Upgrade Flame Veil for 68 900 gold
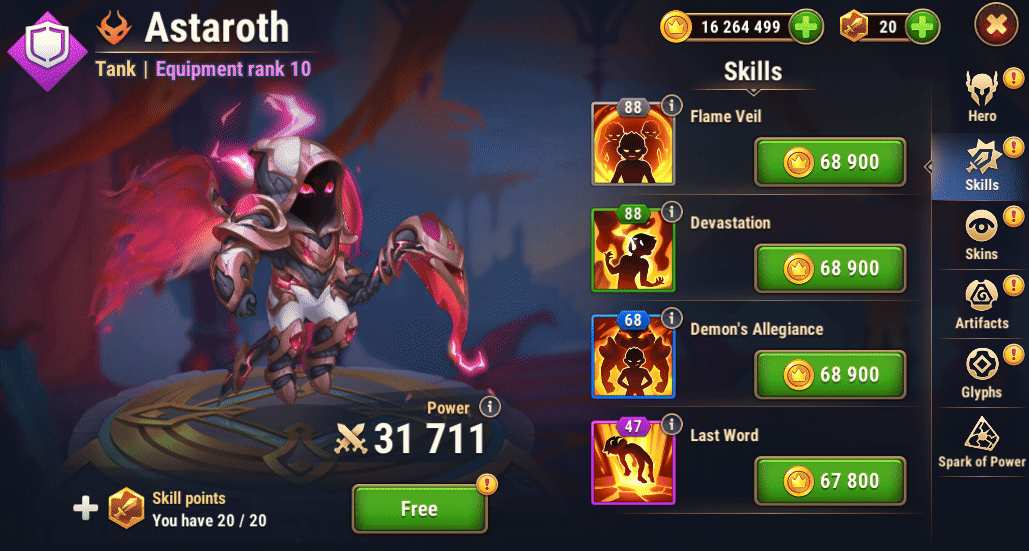The width and height of the screenshot is (1029, 551). 830,162
